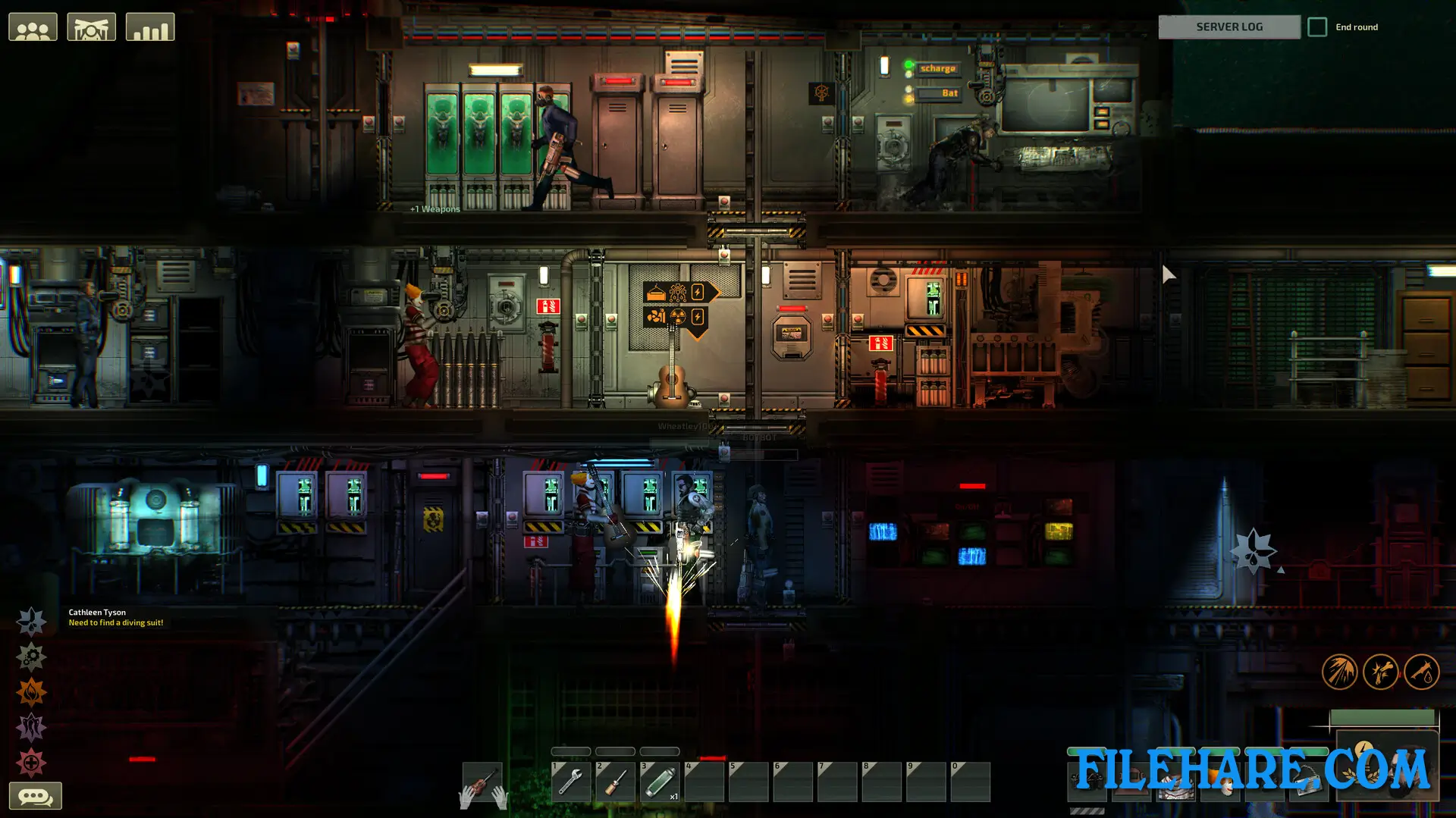
Task: Give the medical rescue order
Action: point(31,763)
